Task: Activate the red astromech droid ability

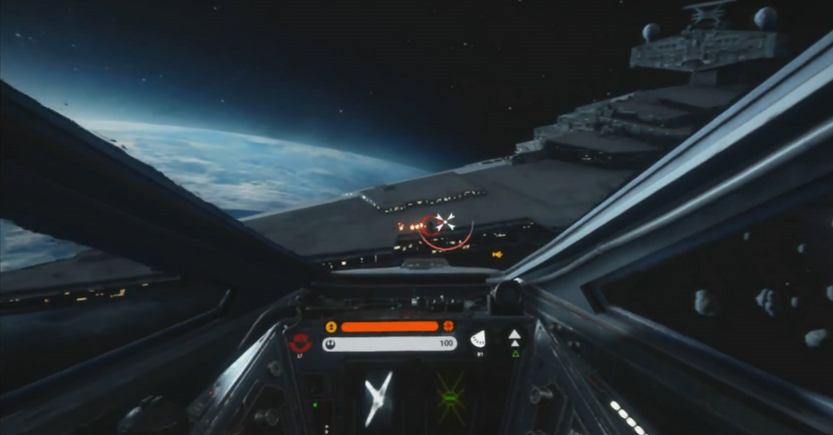Action: (x=299, y=342)
